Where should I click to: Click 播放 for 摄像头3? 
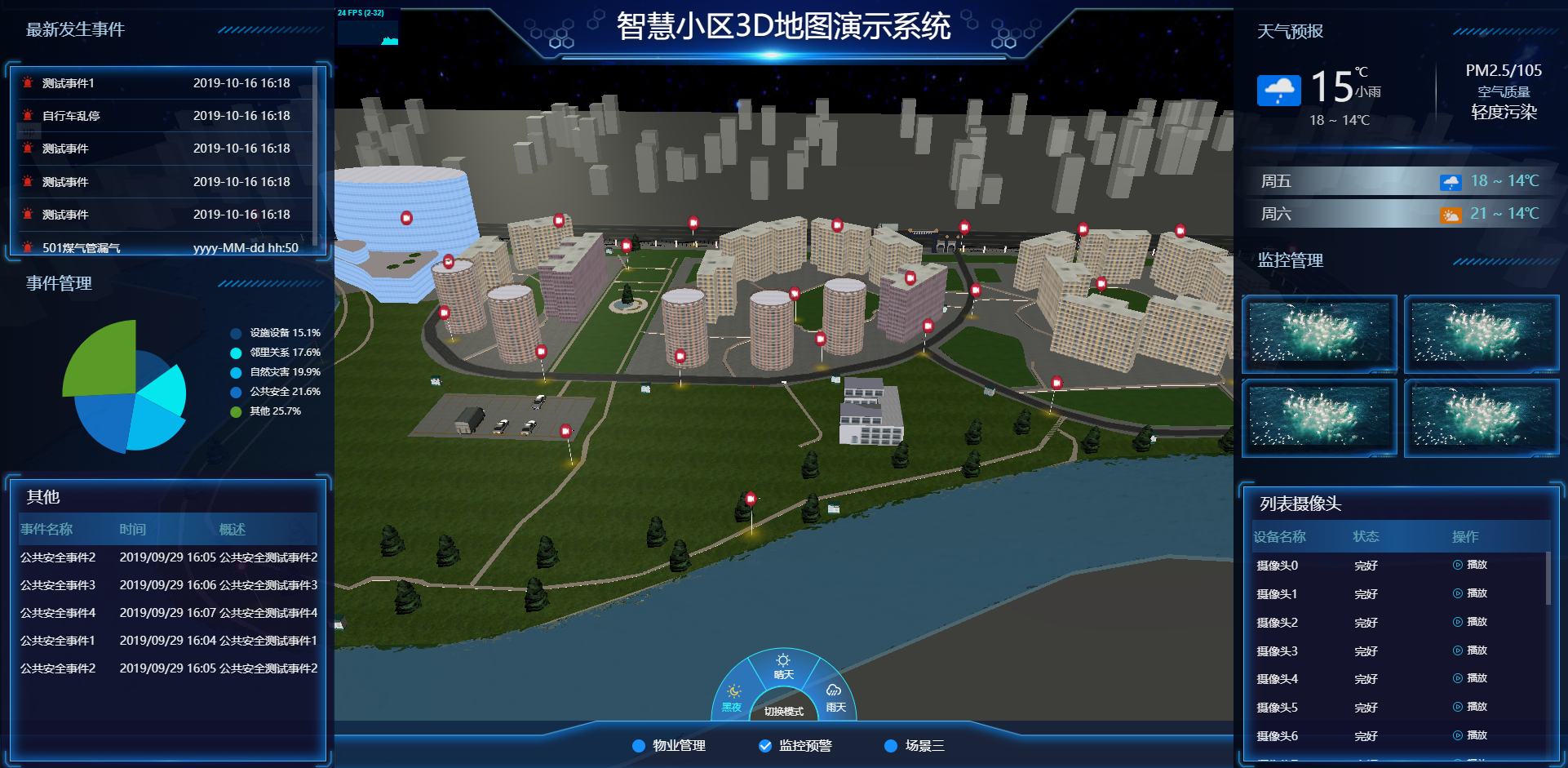coord(1469,650)
